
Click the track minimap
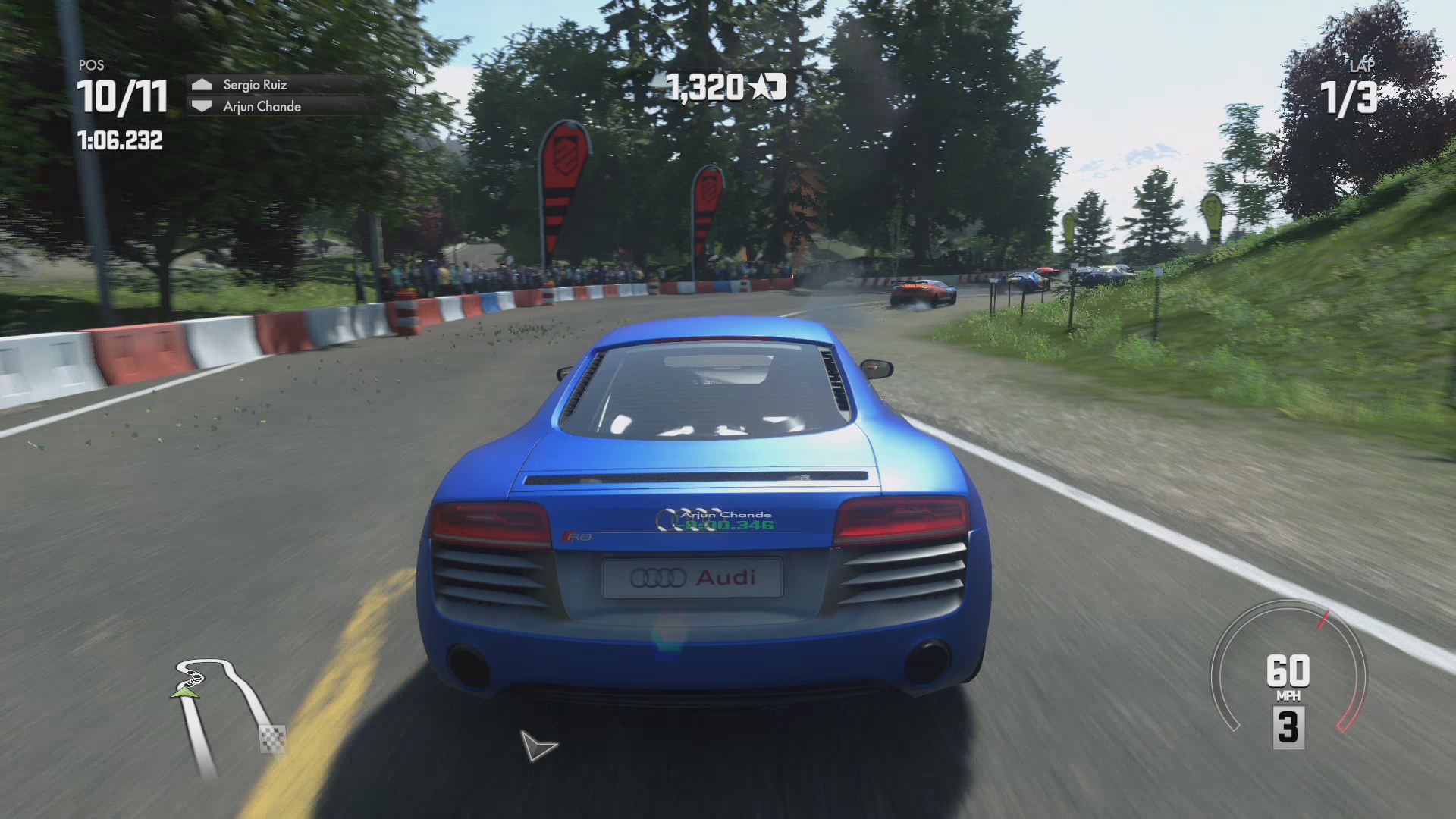[224, 713]
